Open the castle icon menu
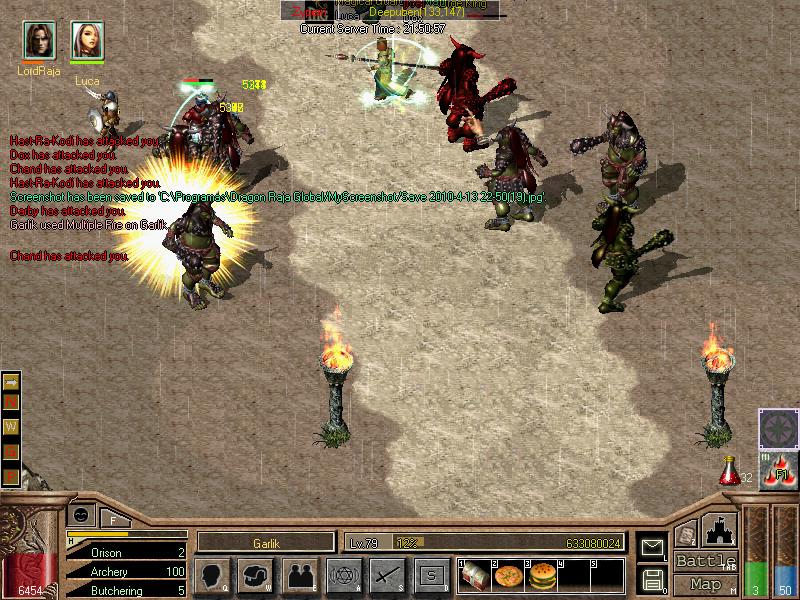The width and height of the screenshot is (800, 600). 721,529
